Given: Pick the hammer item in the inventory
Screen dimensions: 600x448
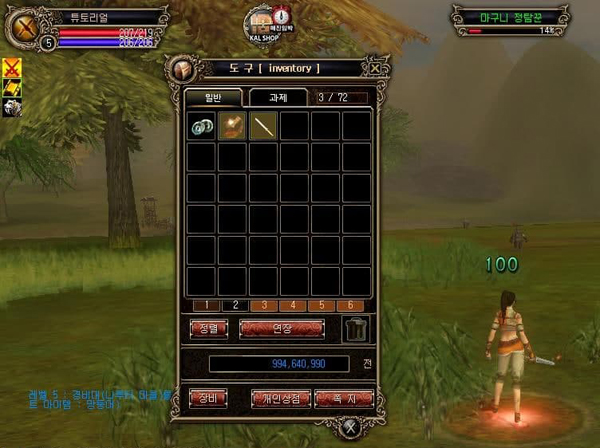Looking at the screenshot, I should tap(233, 126).
